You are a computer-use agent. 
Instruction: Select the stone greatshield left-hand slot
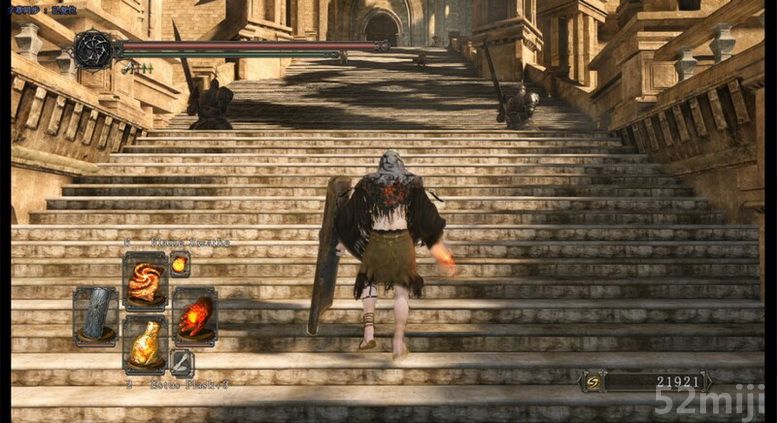(96, 316)
